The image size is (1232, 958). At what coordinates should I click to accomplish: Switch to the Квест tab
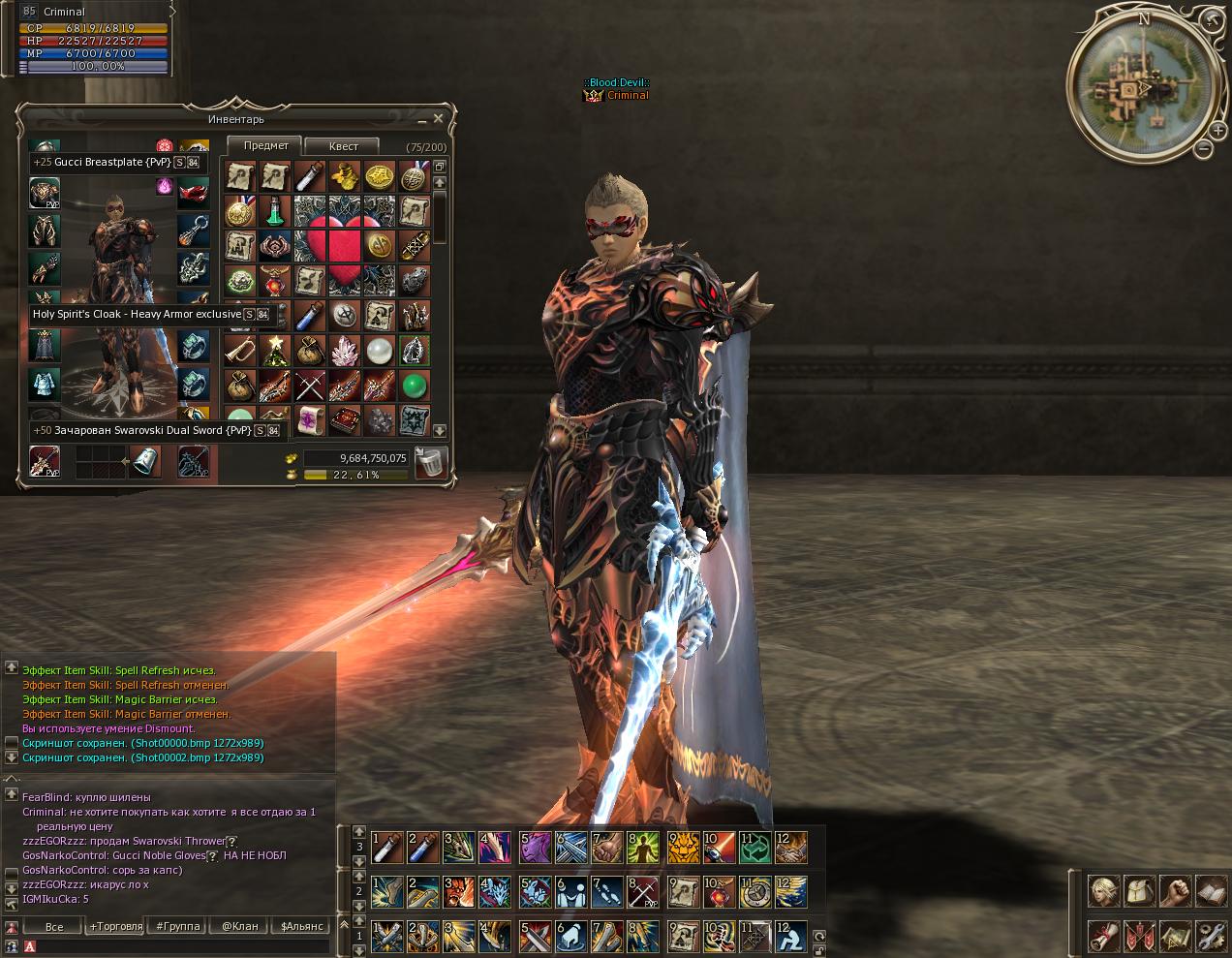344,146
